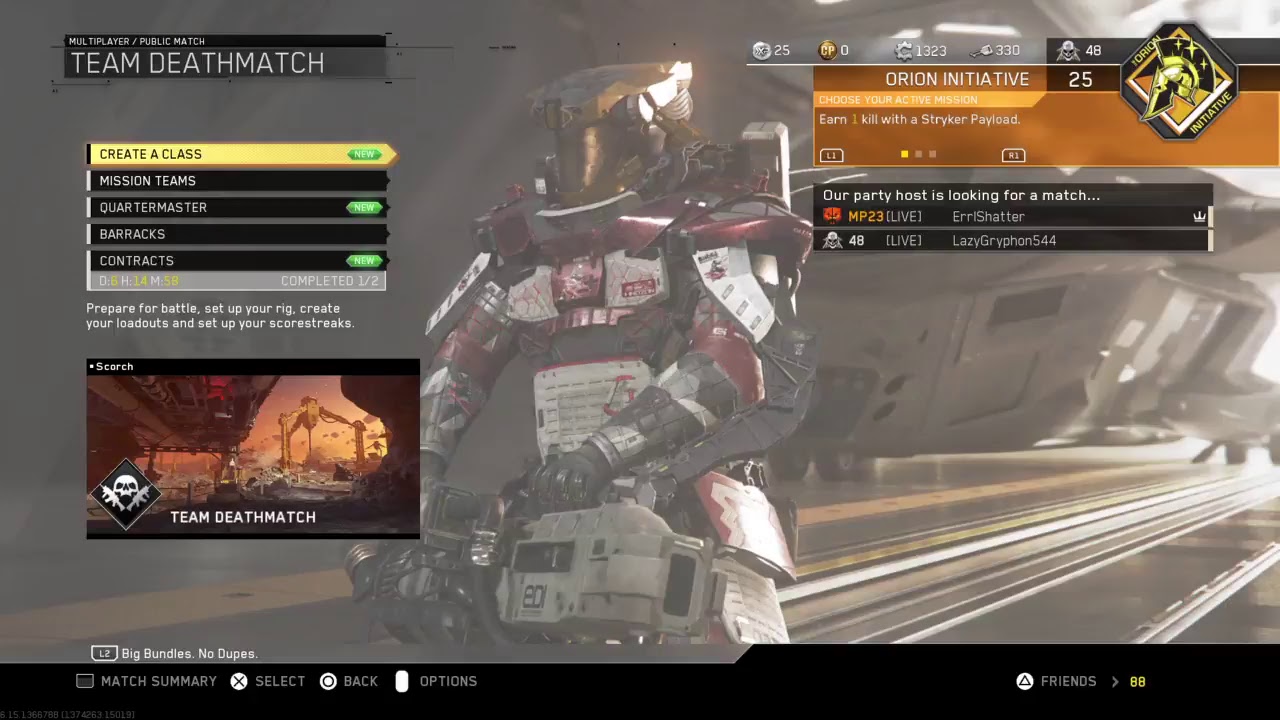Open the Contracts entry

(x=238, y=261)
